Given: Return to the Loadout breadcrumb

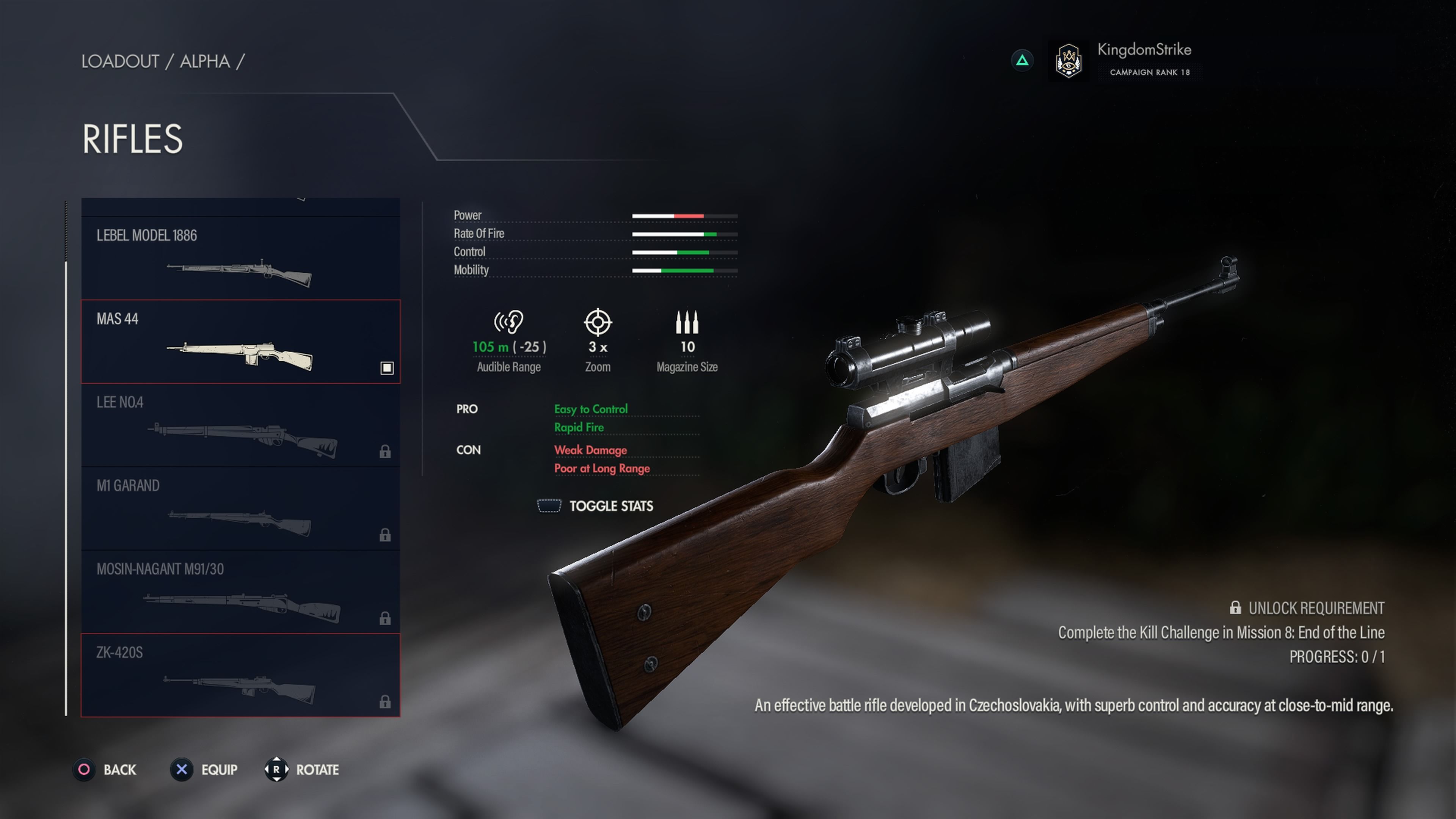Looking at the screenshot, I should tap(120, 61).
